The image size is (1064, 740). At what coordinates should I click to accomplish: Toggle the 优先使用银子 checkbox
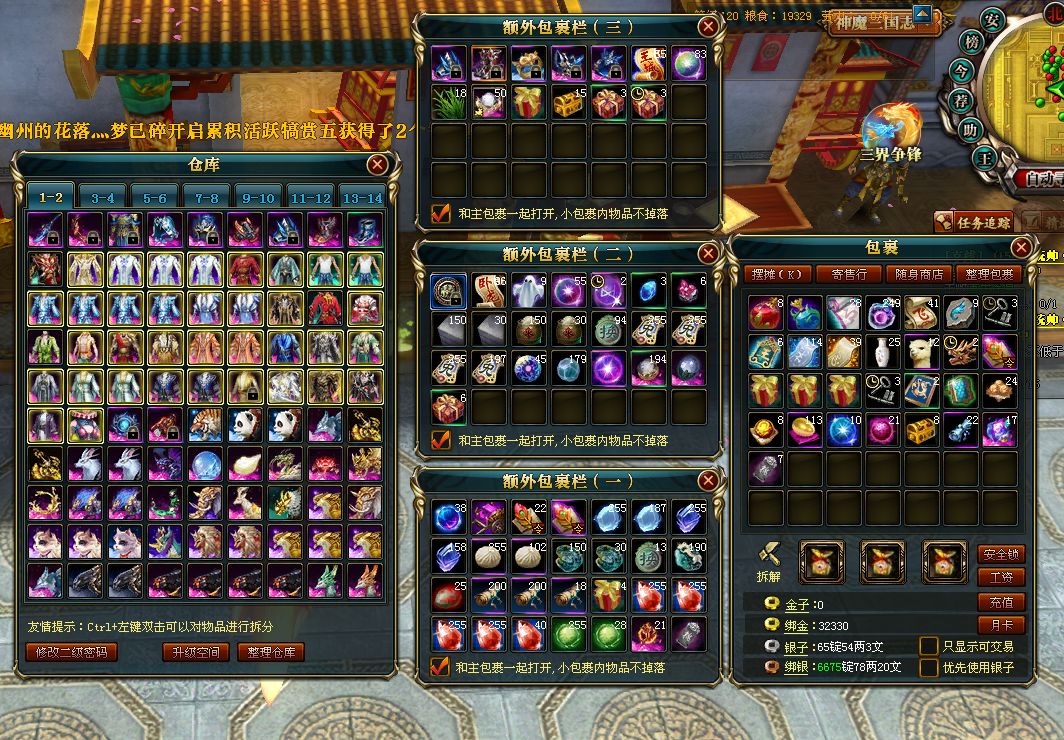click(x=929, y=667)
